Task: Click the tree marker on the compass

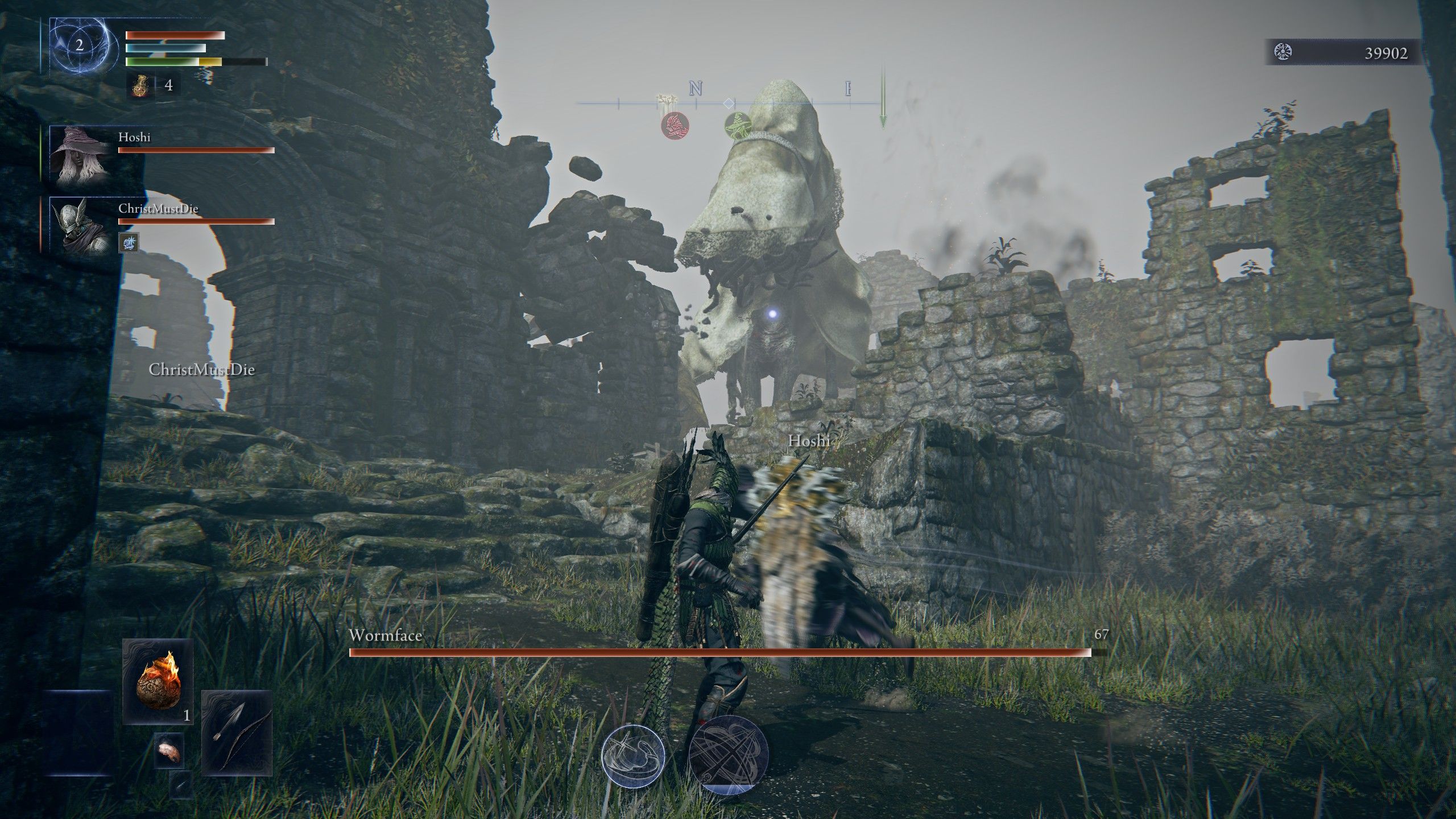Action: pos(667,101)
